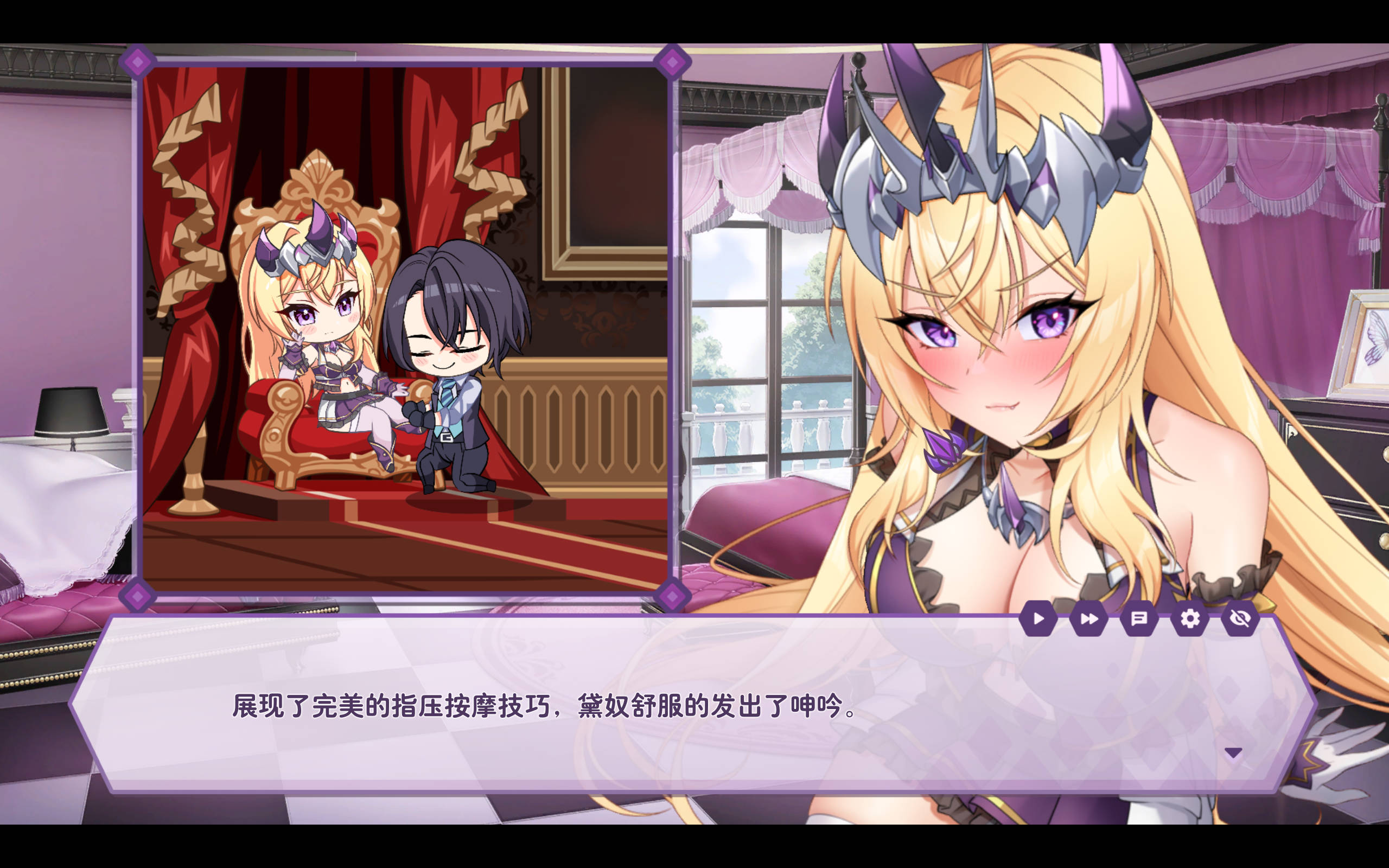Start auto-play mode with the play icon
Image resolution: width=1389 pixels, height=868 pixels.
click(x=1038, y=619)
